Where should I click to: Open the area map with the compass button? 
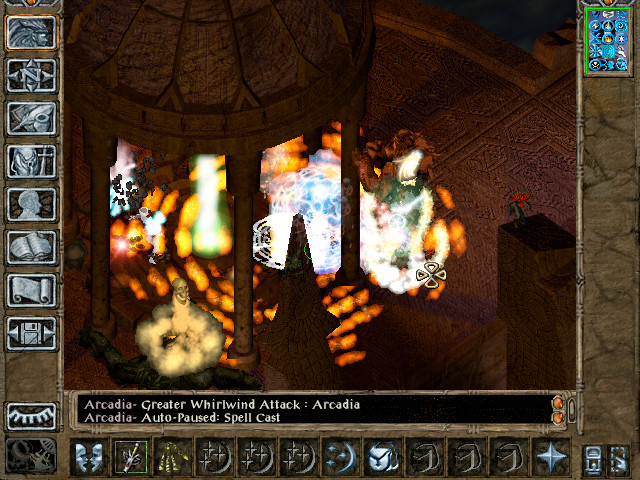pos(32,74)
